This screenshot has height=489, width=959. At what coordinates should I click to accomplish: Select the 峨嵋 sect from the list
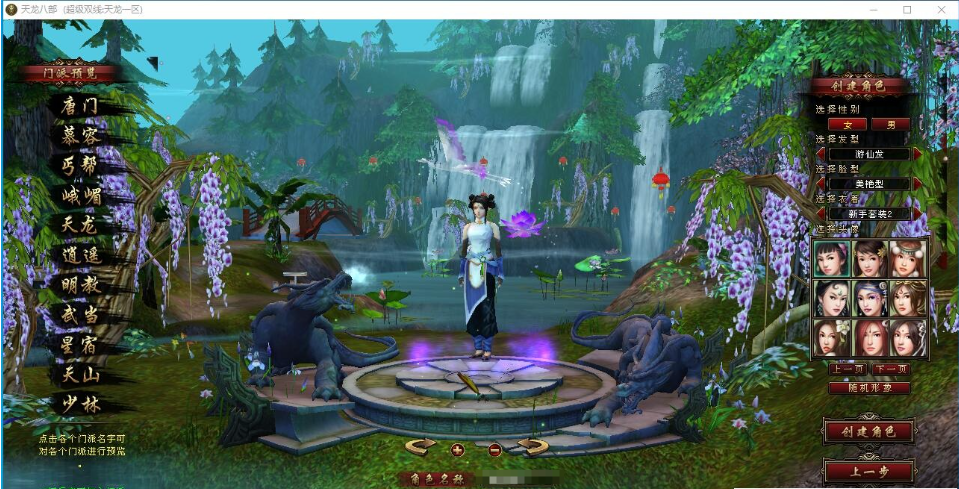(78, 195)
